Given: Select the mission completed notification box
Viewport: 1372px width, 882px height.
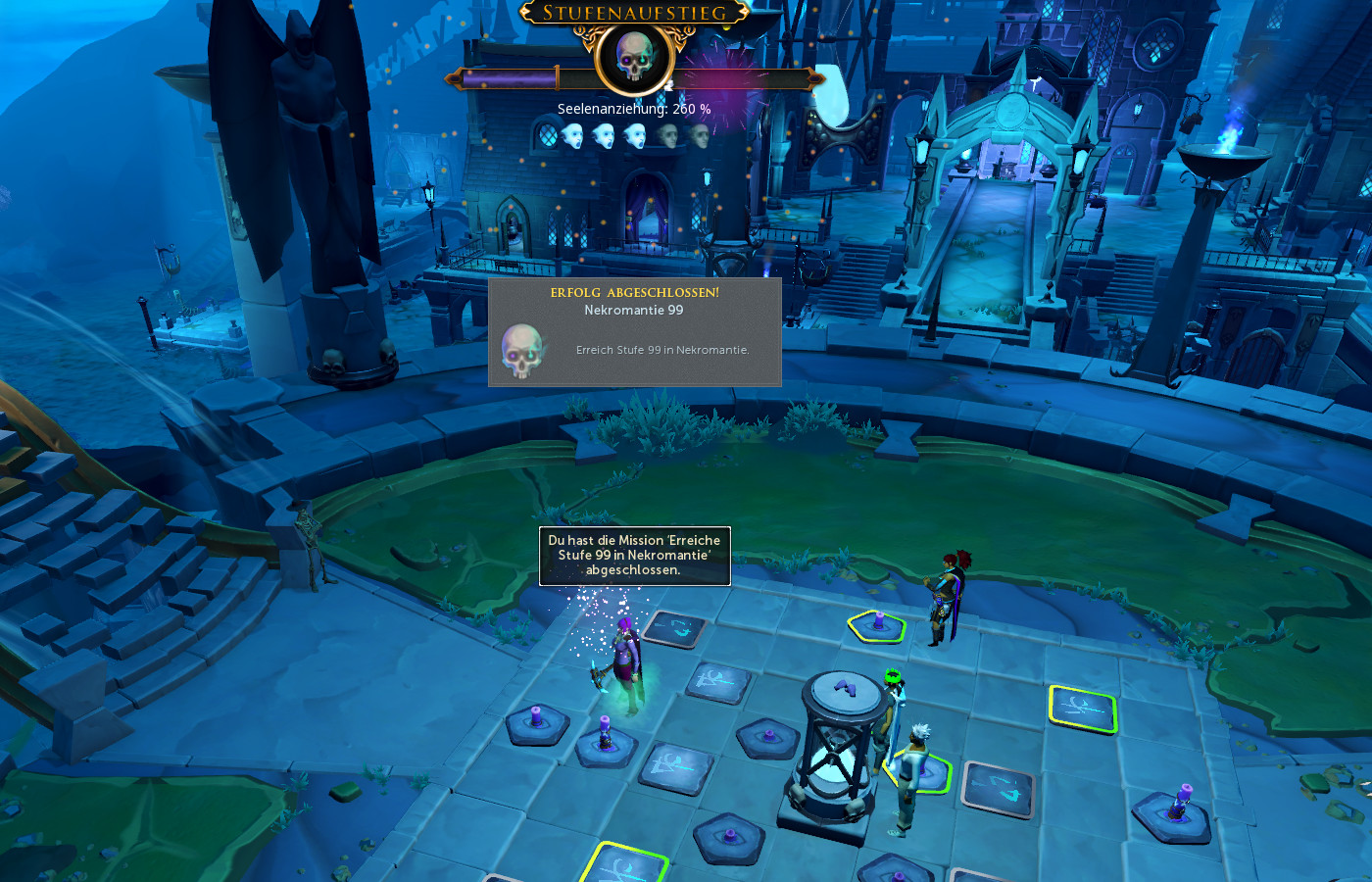Looking at the screenshot, I should 634,556.
